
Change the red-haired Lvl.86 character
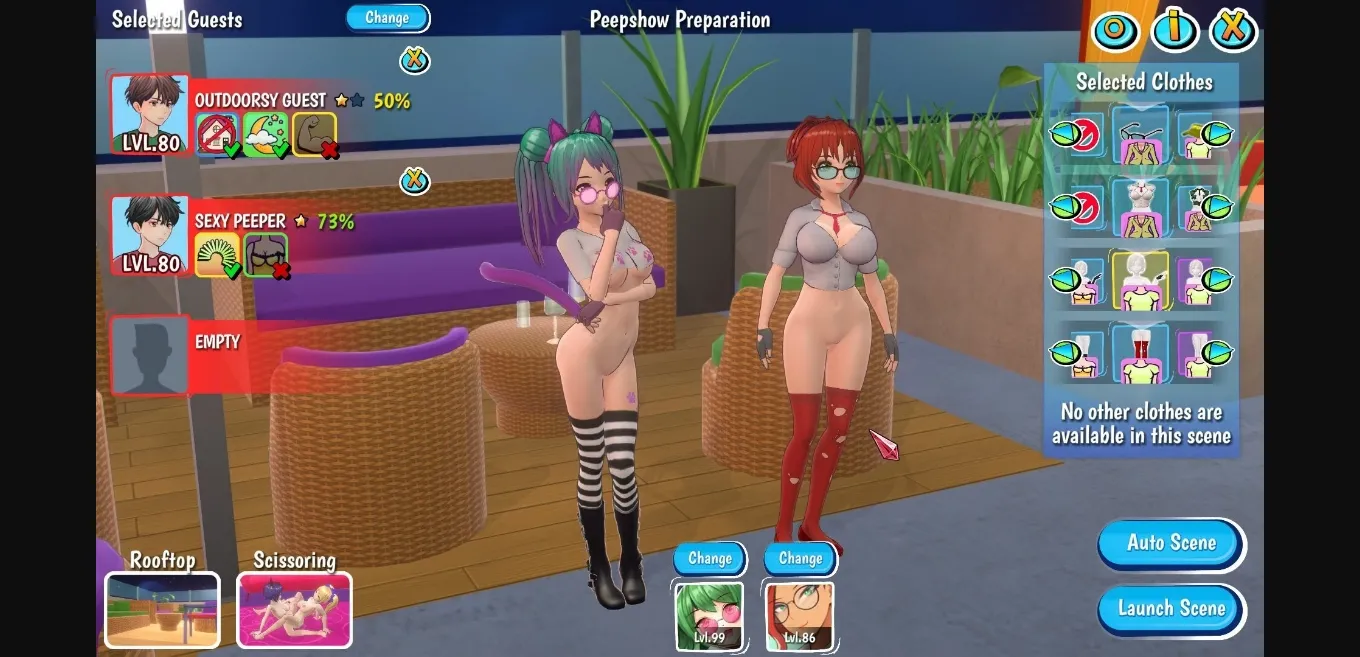click(800, 559)
